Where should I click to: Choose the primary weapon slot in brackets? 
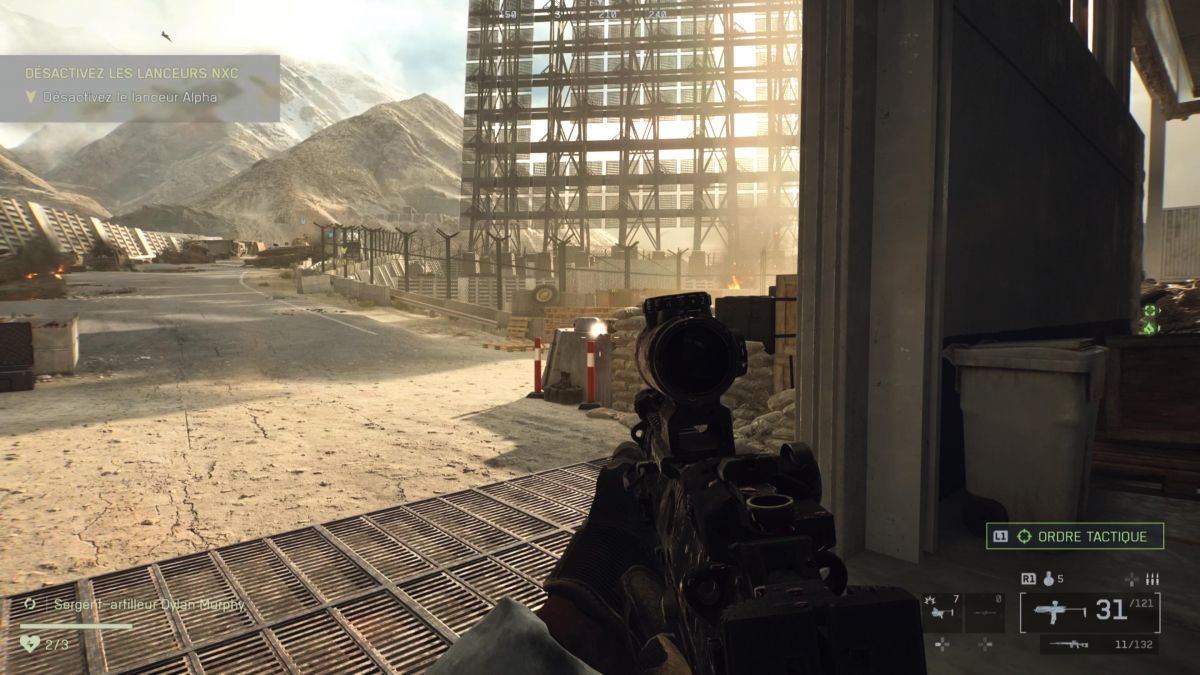click(x=1090, y=612)
